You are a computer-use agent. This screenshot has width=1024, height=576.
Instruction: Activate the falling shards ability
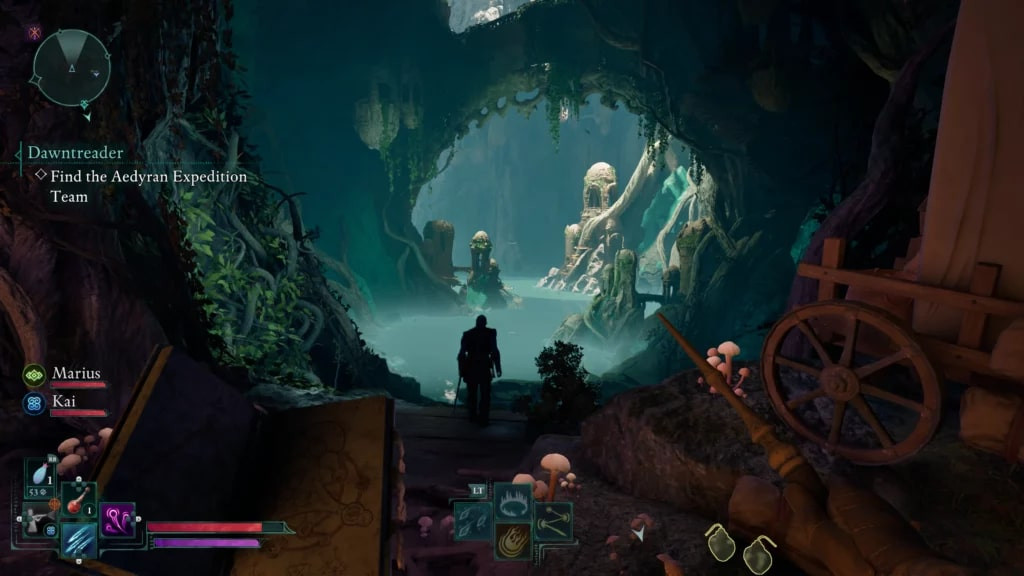tap(472, 521)
